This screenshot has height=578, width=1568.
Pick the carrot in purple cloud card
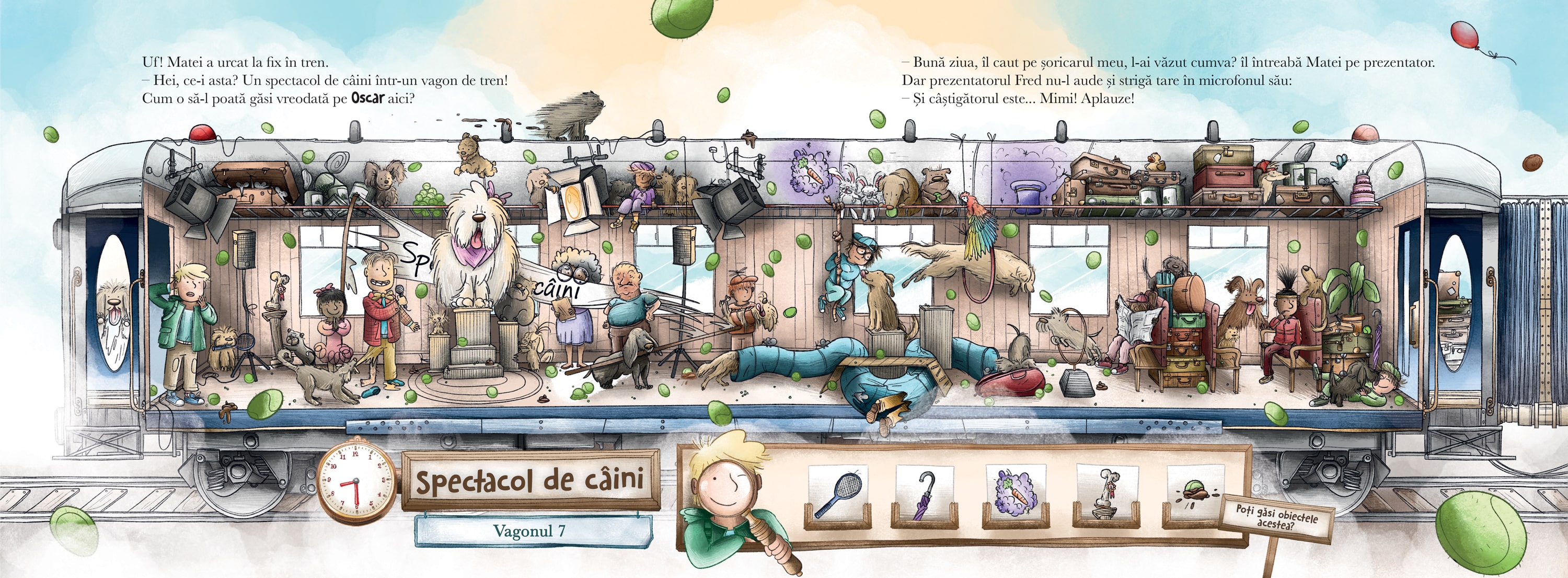[x=1014, y=495]
